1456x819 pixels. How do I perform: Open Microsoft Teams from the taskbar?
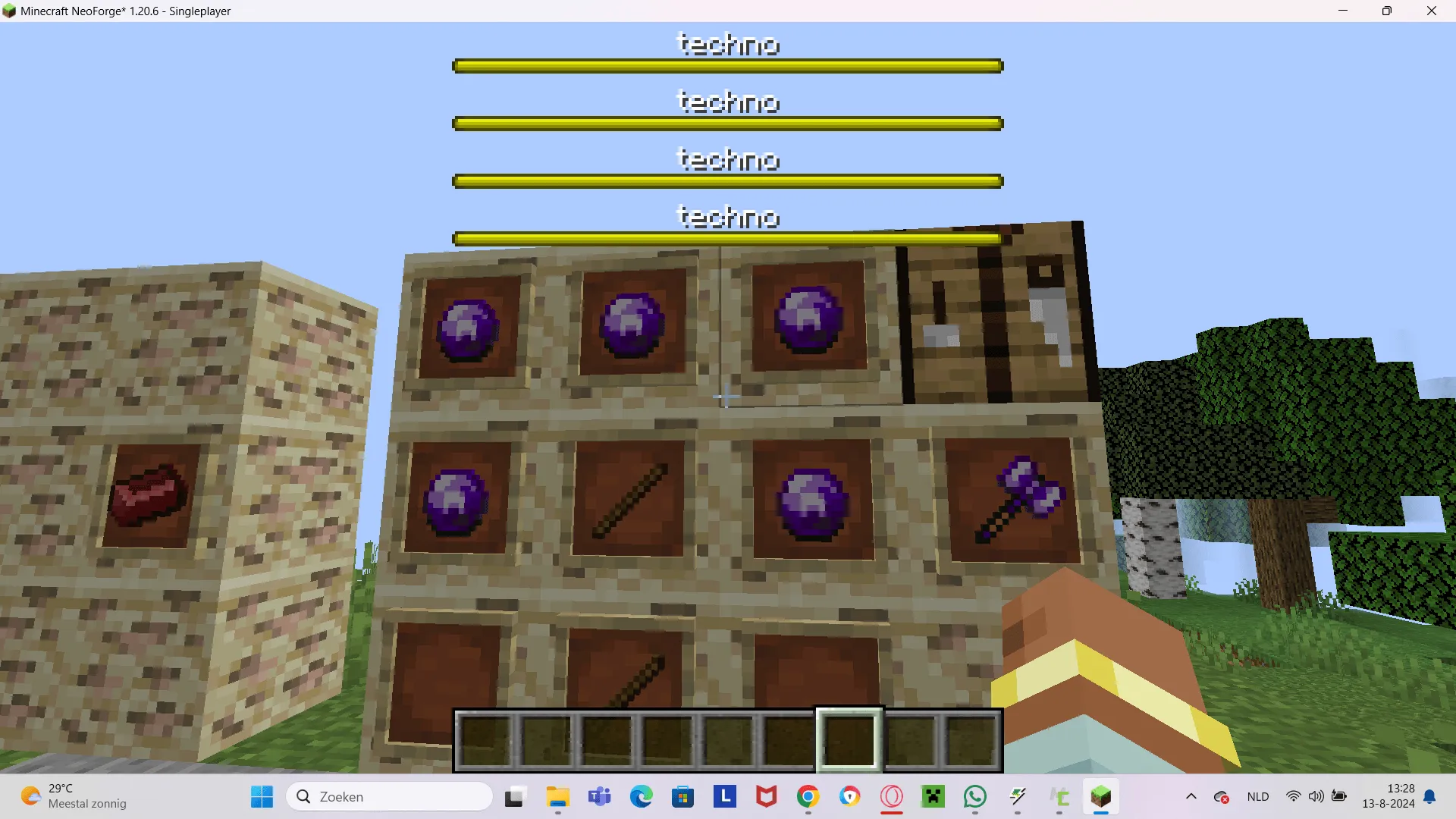pos(599,797)
